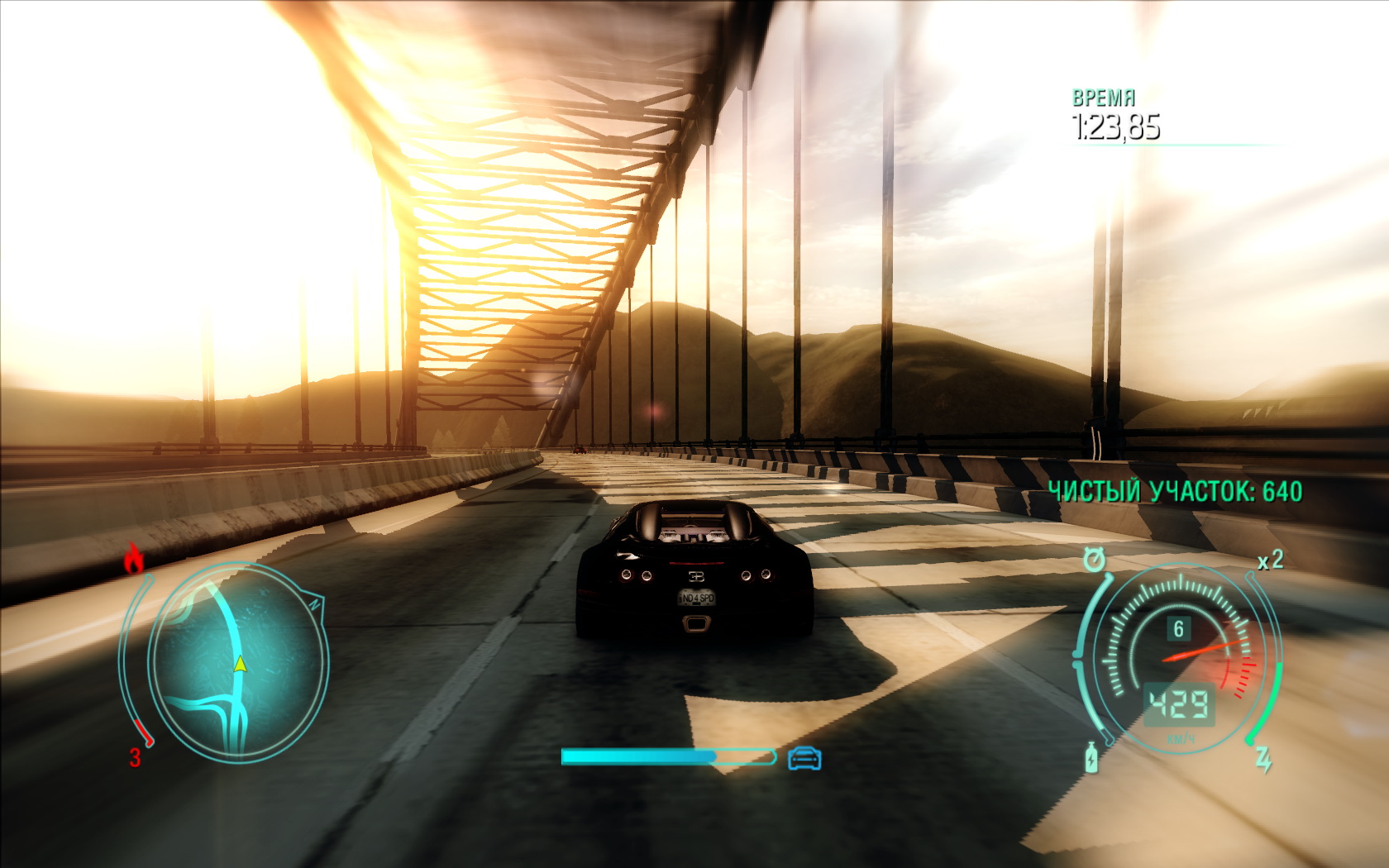This screenshot has width=1389, height=868.
Task: Click the stopwatch icon above the speedometer
Action: (1094, 560)
